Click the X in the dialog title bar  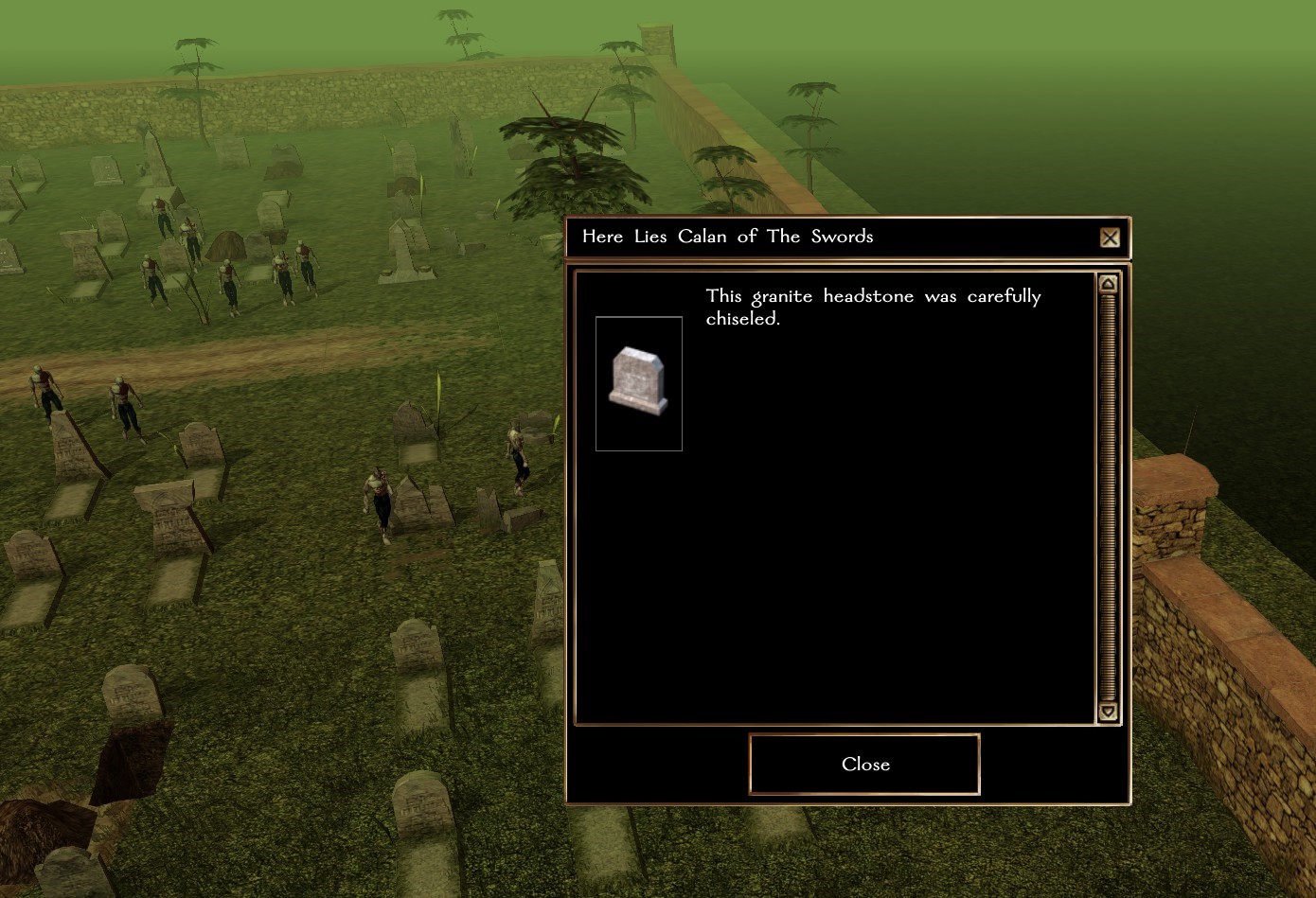pyautogui.click(x=1110, y=238)
